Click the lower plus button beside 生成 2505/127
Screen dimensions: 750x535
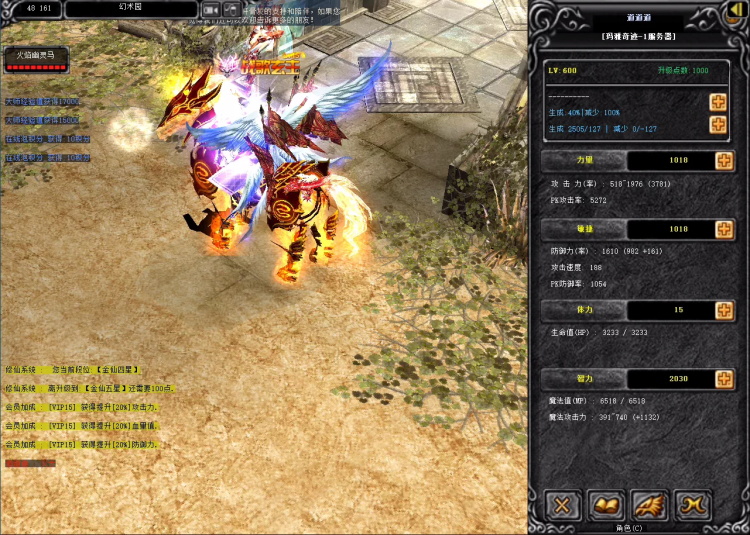point(717,124)
